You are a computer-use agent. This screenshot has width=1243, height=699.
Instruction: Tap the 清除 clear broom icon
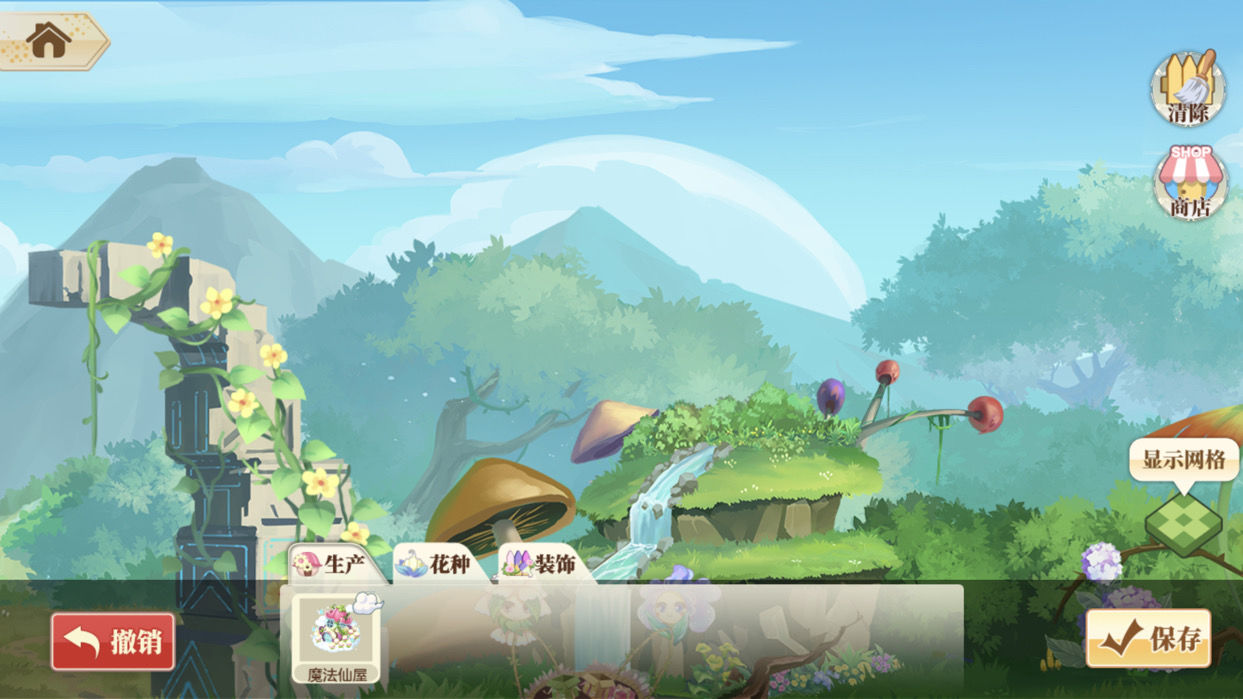point(1189,88)
